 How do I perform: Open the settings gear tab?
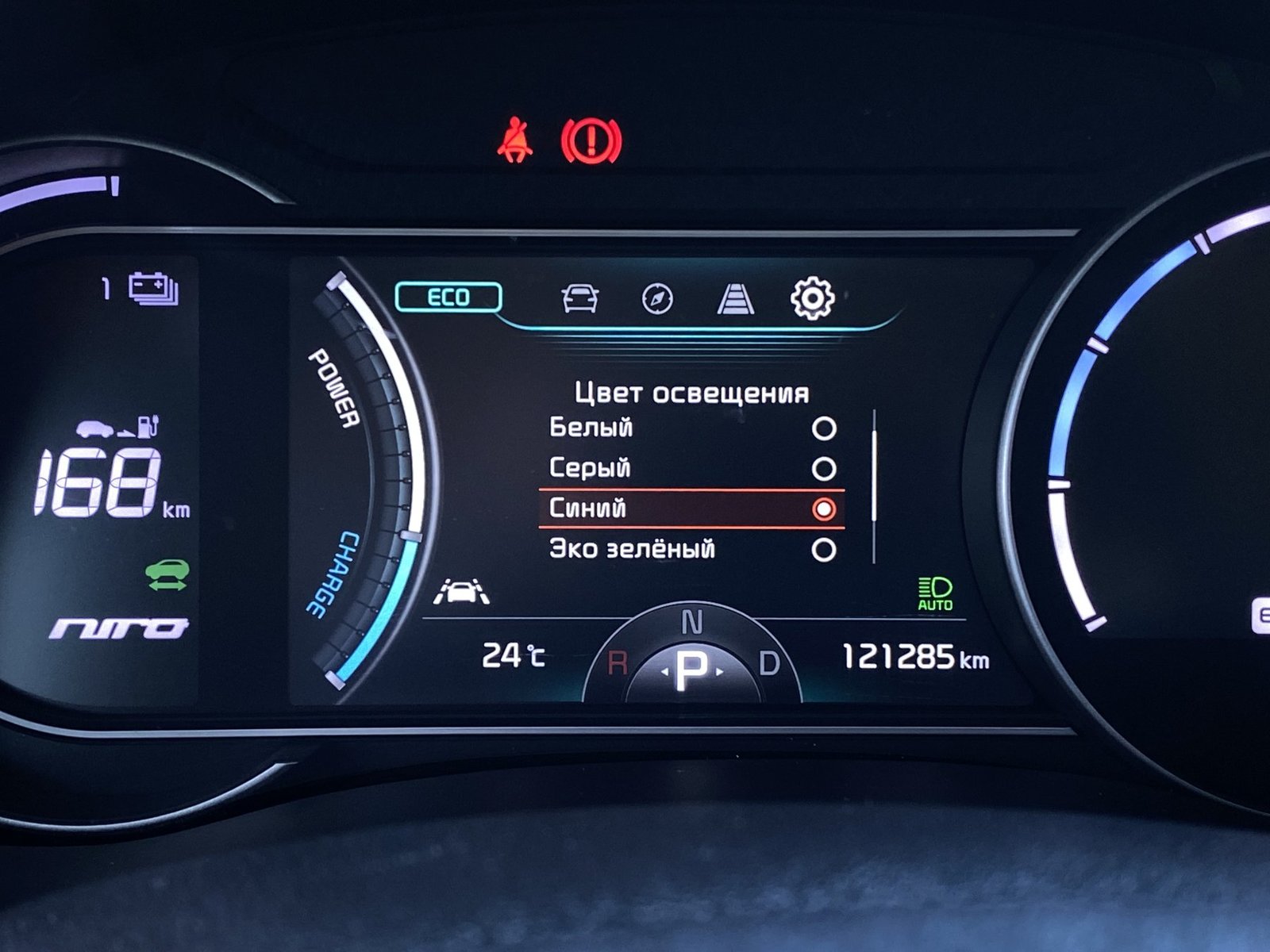point(812,298)
